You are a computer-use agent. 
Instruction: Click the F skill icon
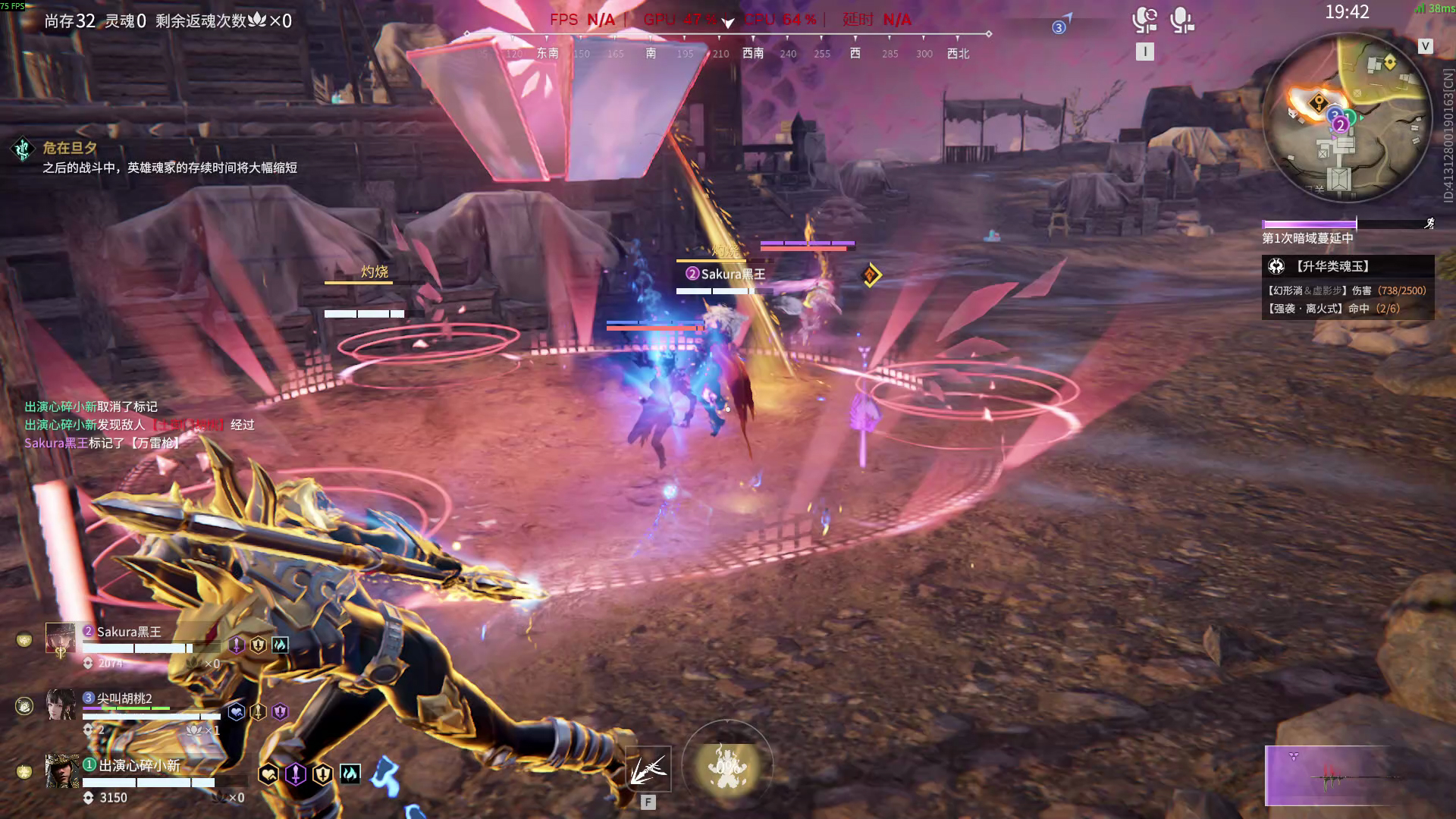pos(648,768)
